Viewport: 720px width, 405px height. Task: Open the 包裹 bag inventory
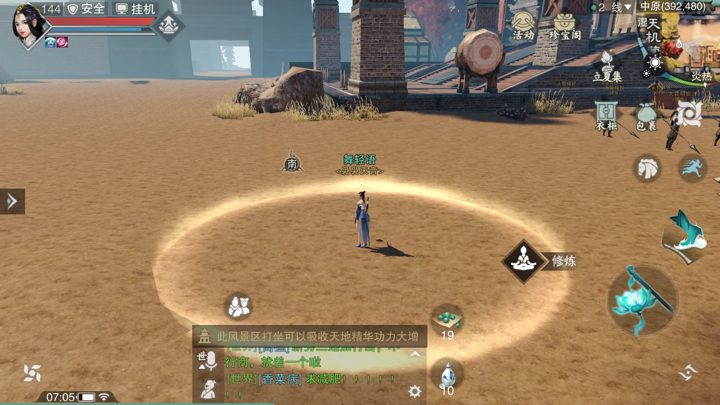click(x=647, y=117)
